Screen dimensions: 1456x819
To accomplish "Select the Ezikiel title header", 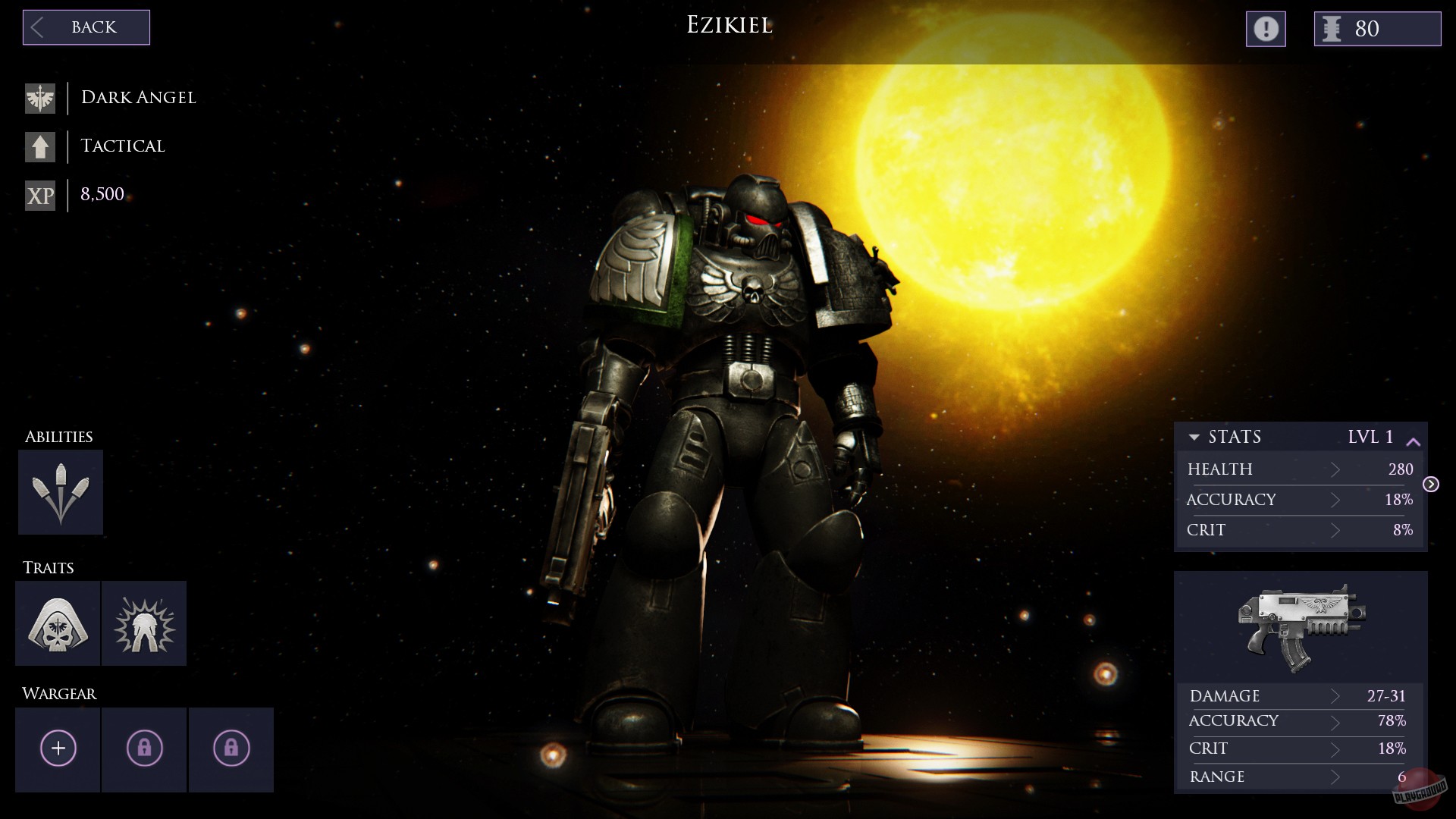I will [730, 25].
